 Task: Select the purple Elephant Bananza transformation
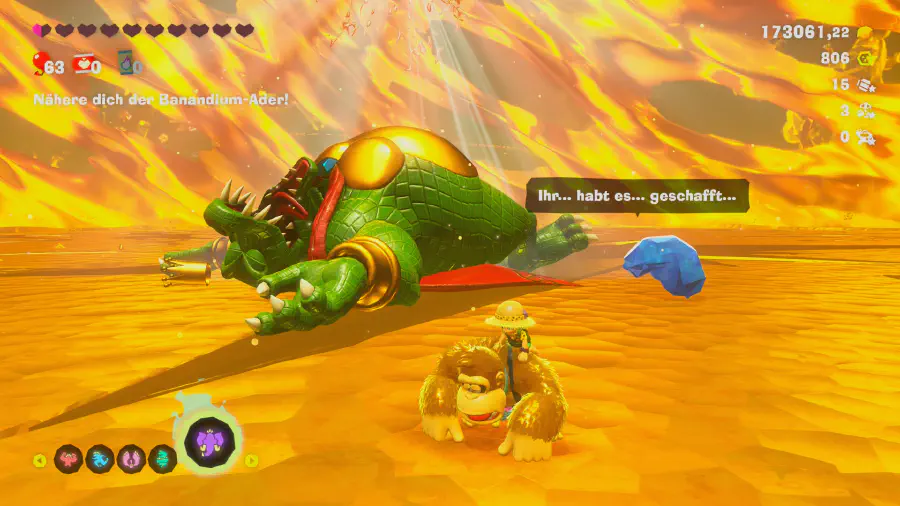point(210,441)
